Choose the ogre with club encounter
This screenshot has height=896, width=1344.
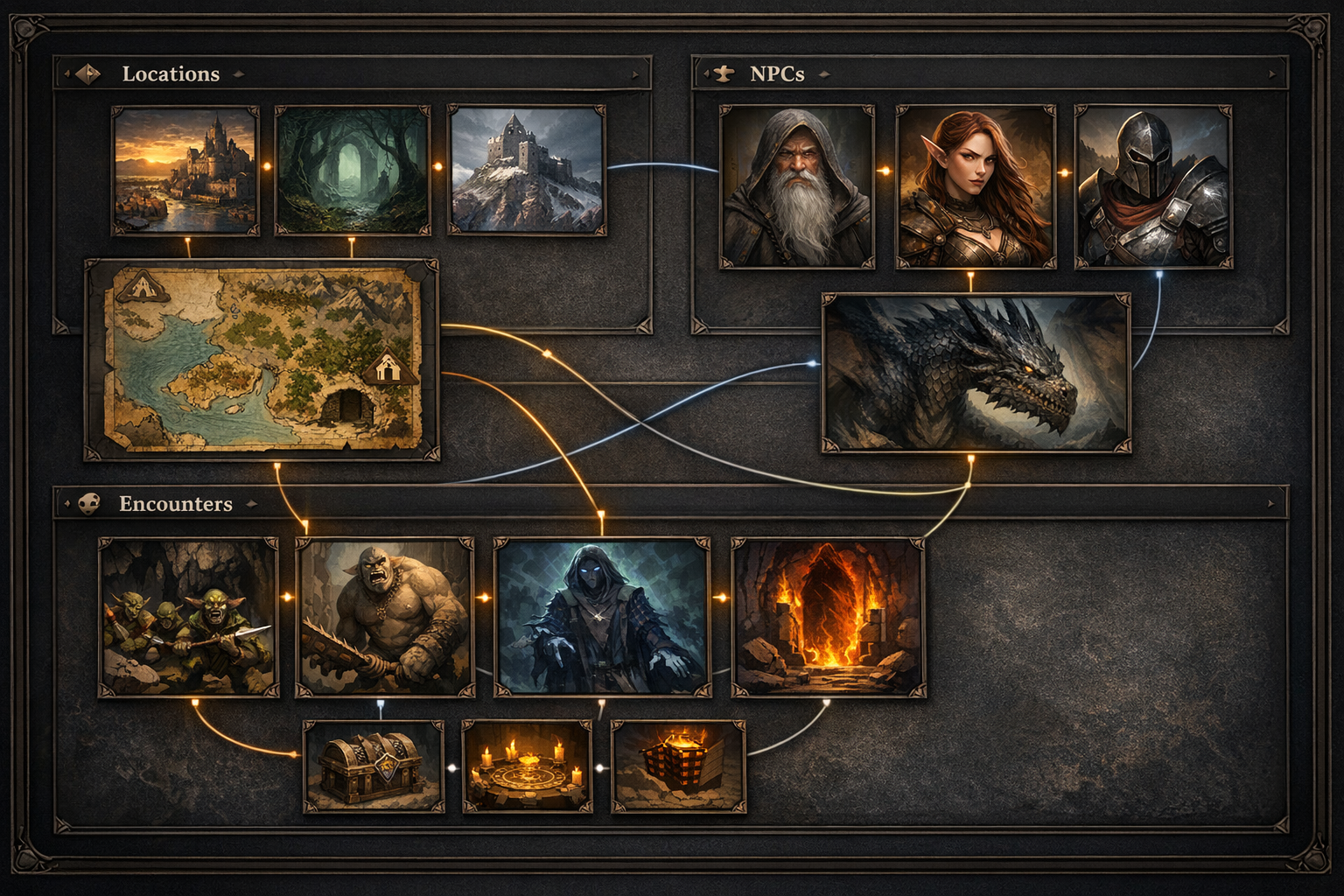(385, 617)
